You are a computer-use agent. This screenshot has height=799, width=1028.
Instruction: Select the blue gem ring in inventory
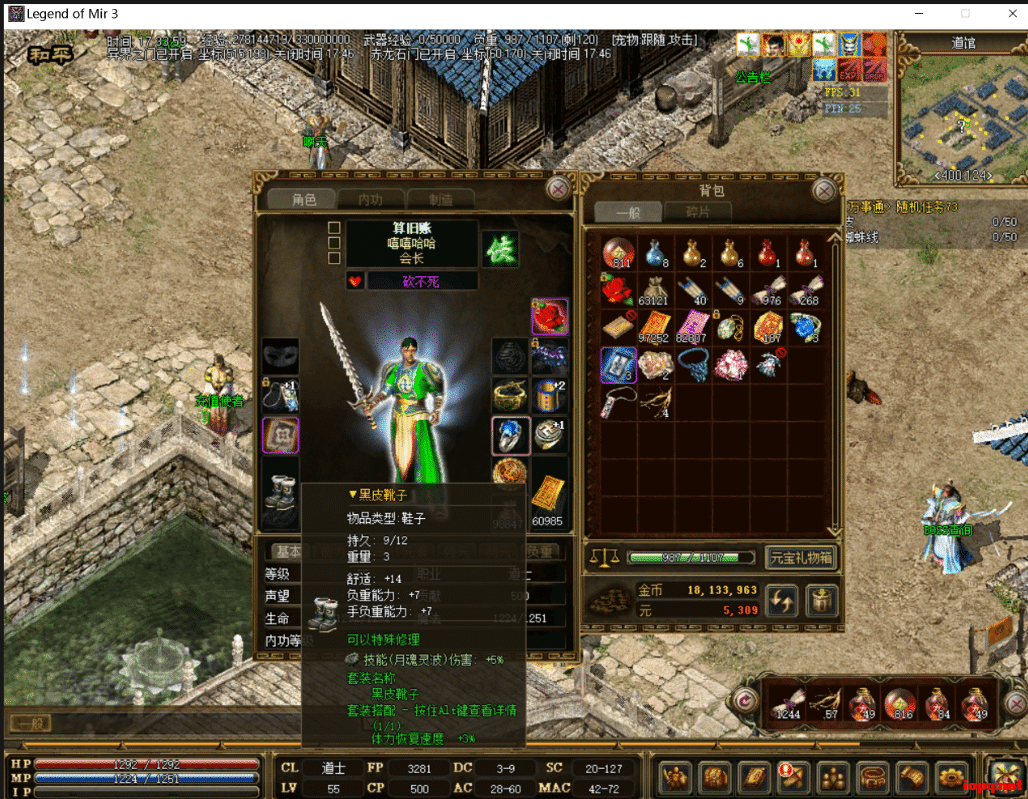[x=805, y=327]
